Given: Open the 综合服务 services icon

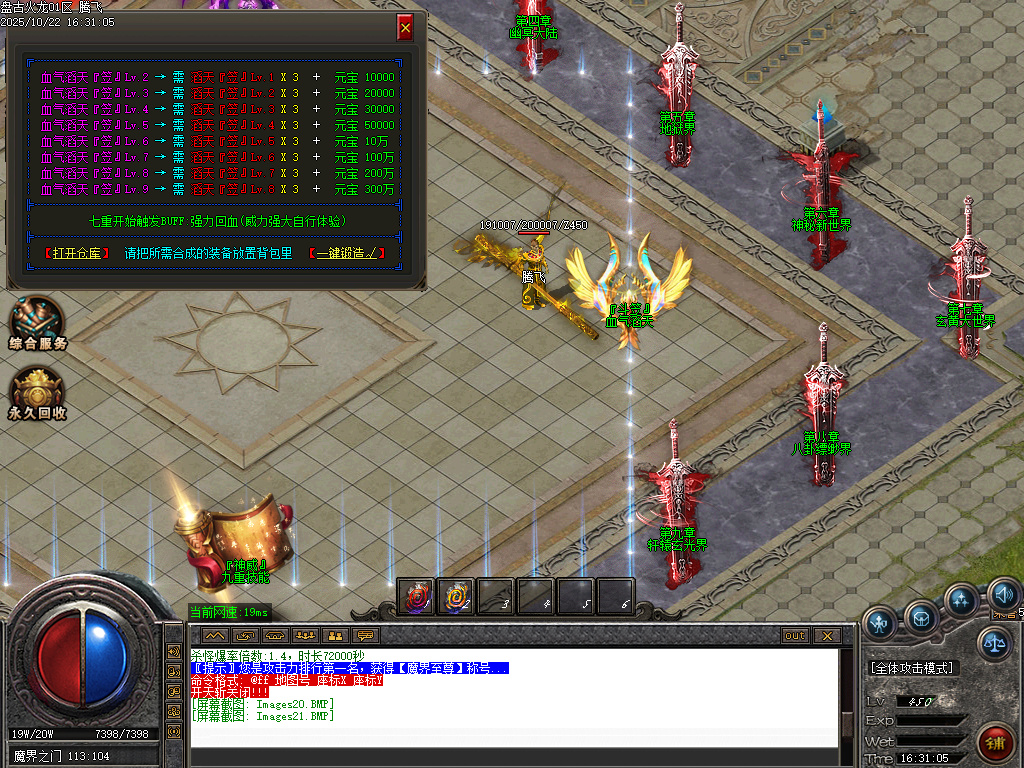Looking at the screenshot, I should [37, 322].
